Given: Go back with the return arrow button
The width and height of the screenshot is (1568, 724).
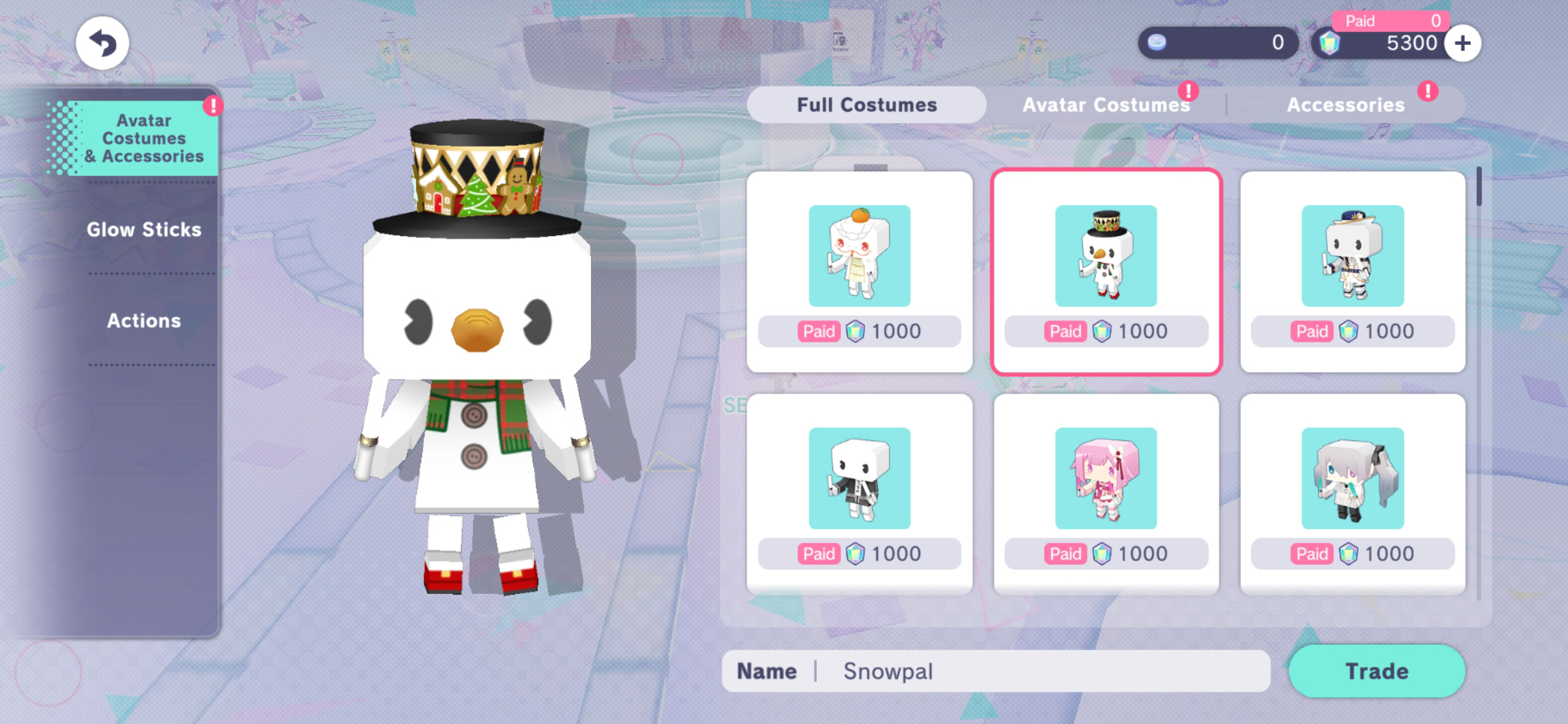Looking at the screenshot, I should [x=103, y=43].
